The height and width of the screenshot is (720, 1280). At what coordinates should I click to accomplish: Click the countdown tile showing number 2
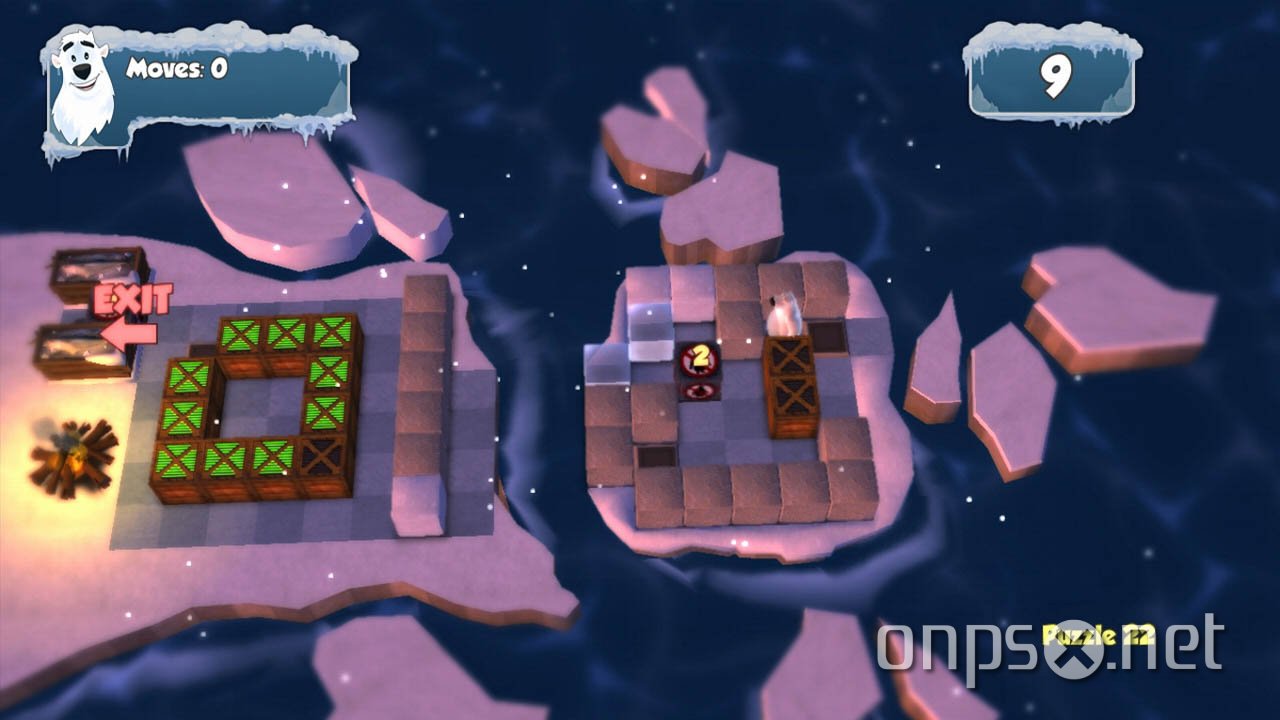click(x=700, y=355)
